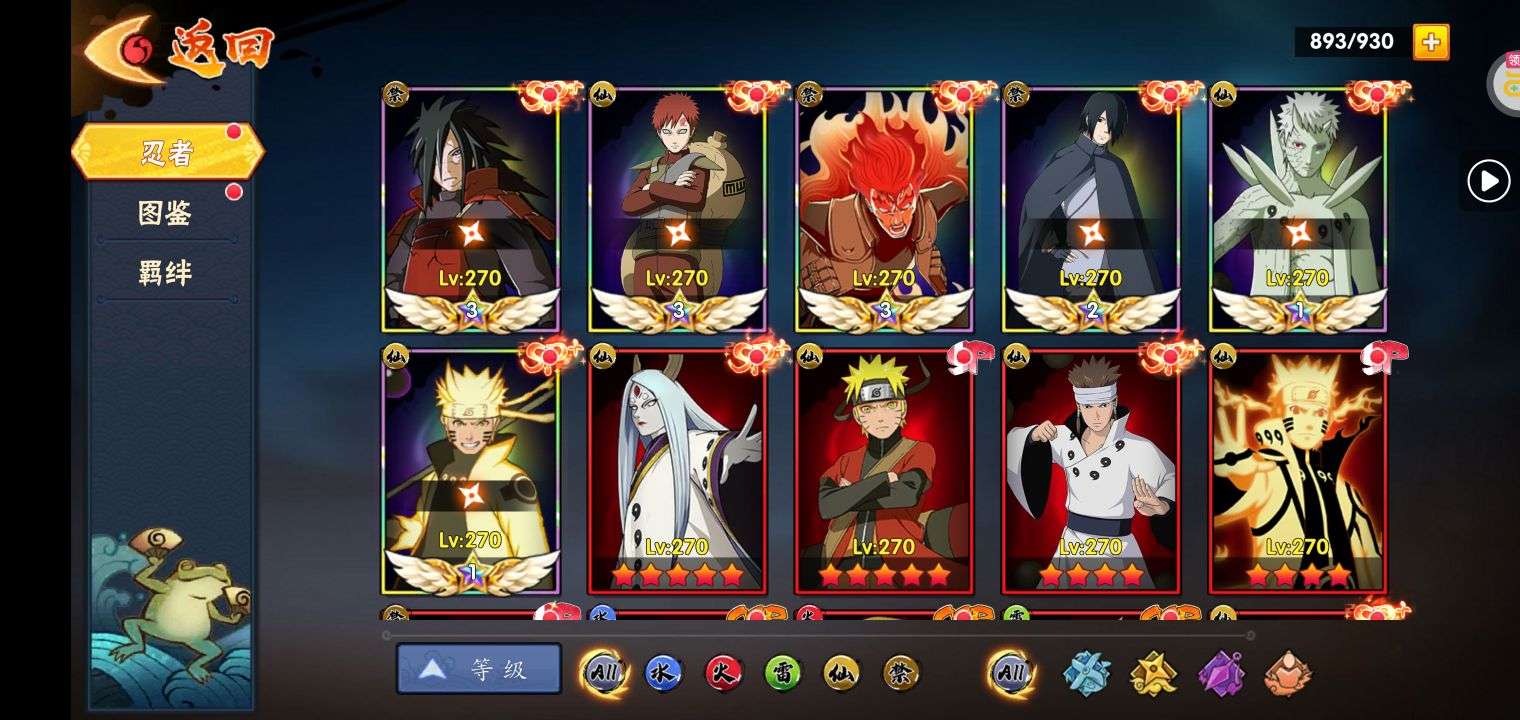Choose the Gaara ninja card
The width and height of the screenshot is (1520, 720).
coord(677,210)
